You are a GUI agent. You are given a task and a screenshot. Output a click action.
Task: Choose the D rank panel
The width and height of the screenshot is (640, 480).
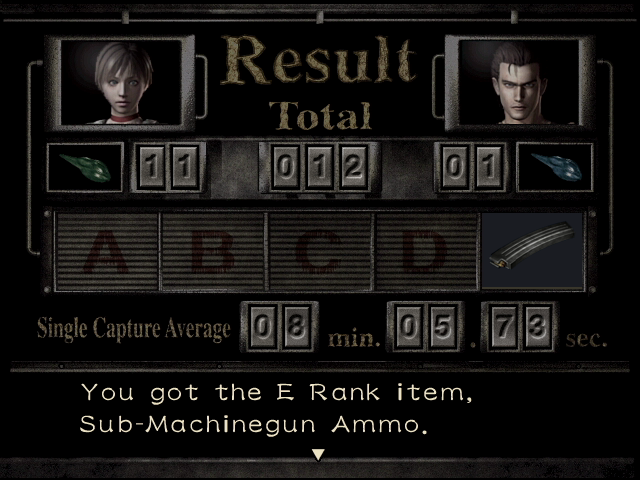pyautogui.click(x=425, y=251)
